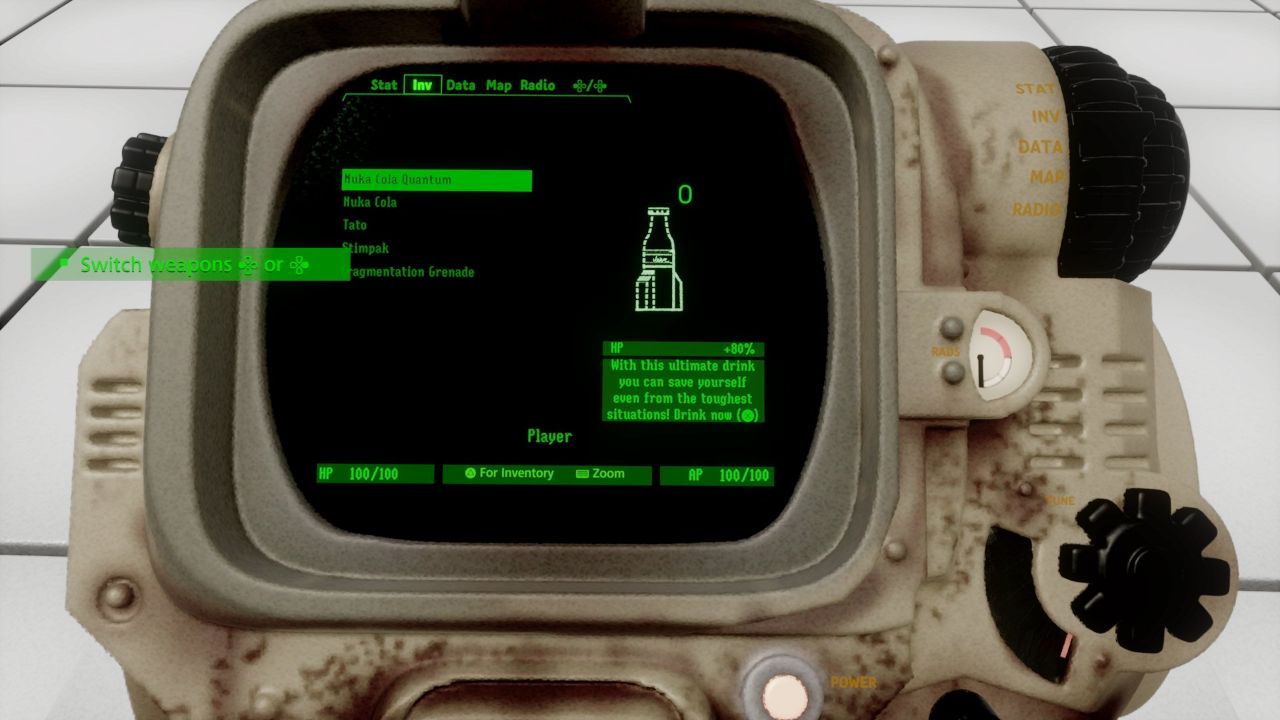Pick the Stimpak from the list

coord(367,248)
